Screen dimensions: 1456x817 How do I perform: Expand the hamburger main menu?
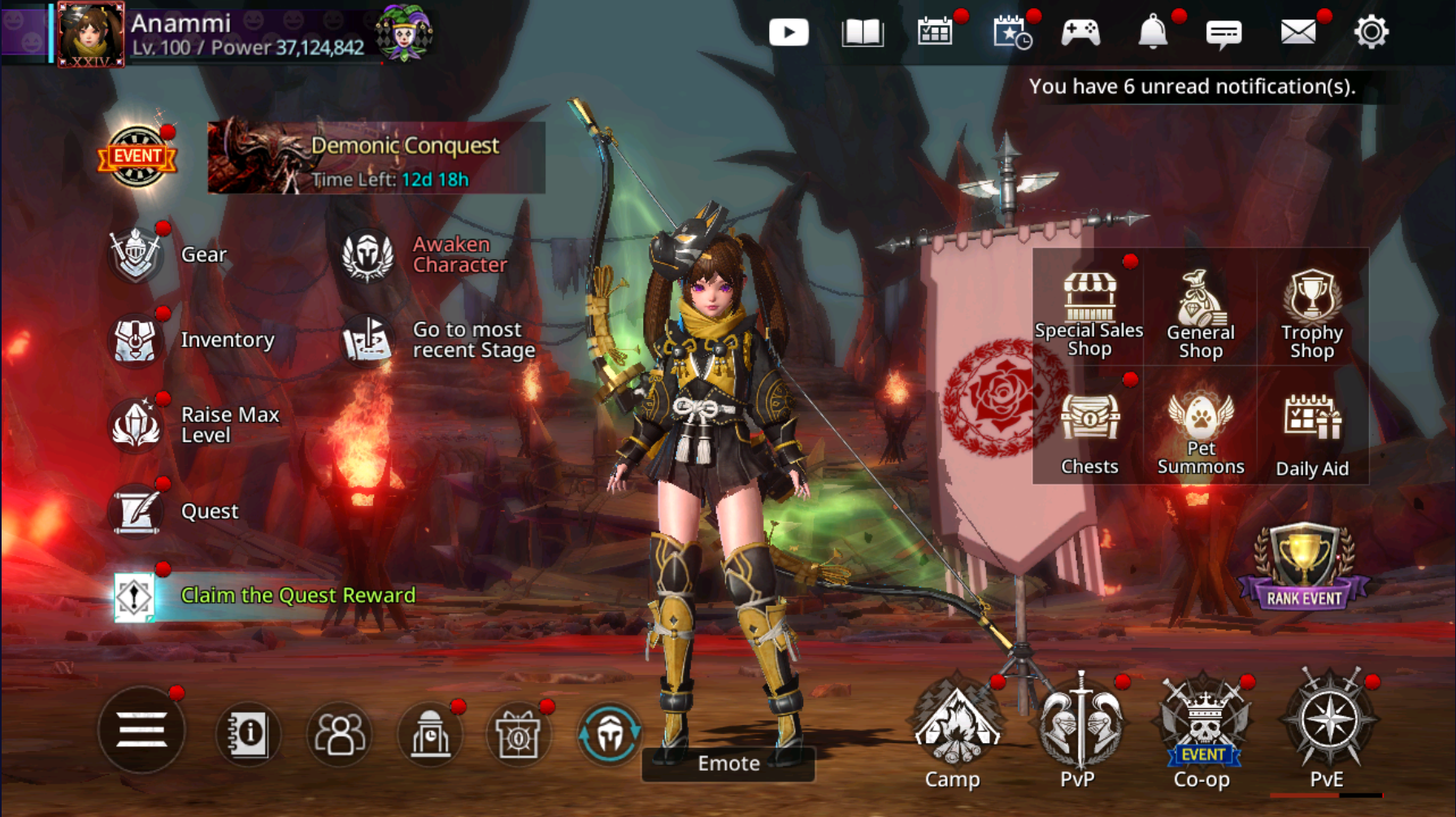click(x=141, y=730)
